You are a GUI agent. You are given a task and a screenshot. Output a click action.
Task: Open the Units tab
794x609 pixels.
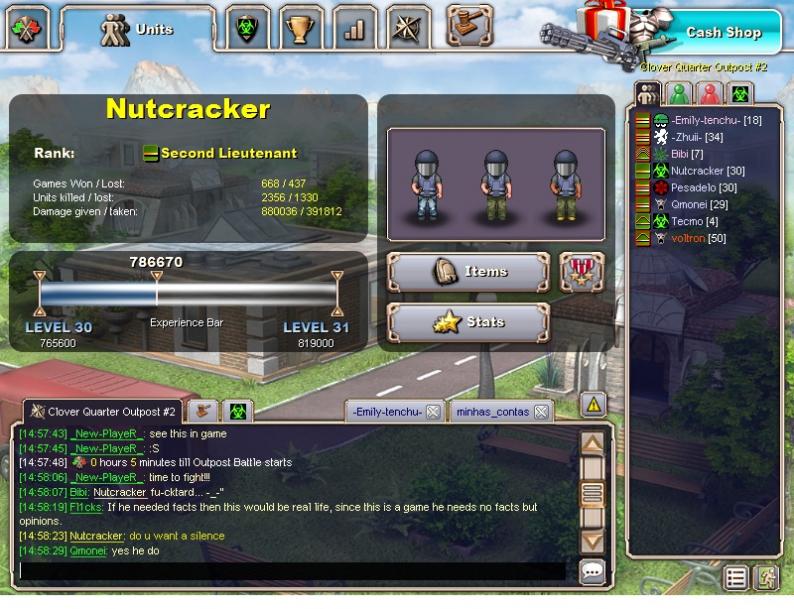click(x=138, y=29)
